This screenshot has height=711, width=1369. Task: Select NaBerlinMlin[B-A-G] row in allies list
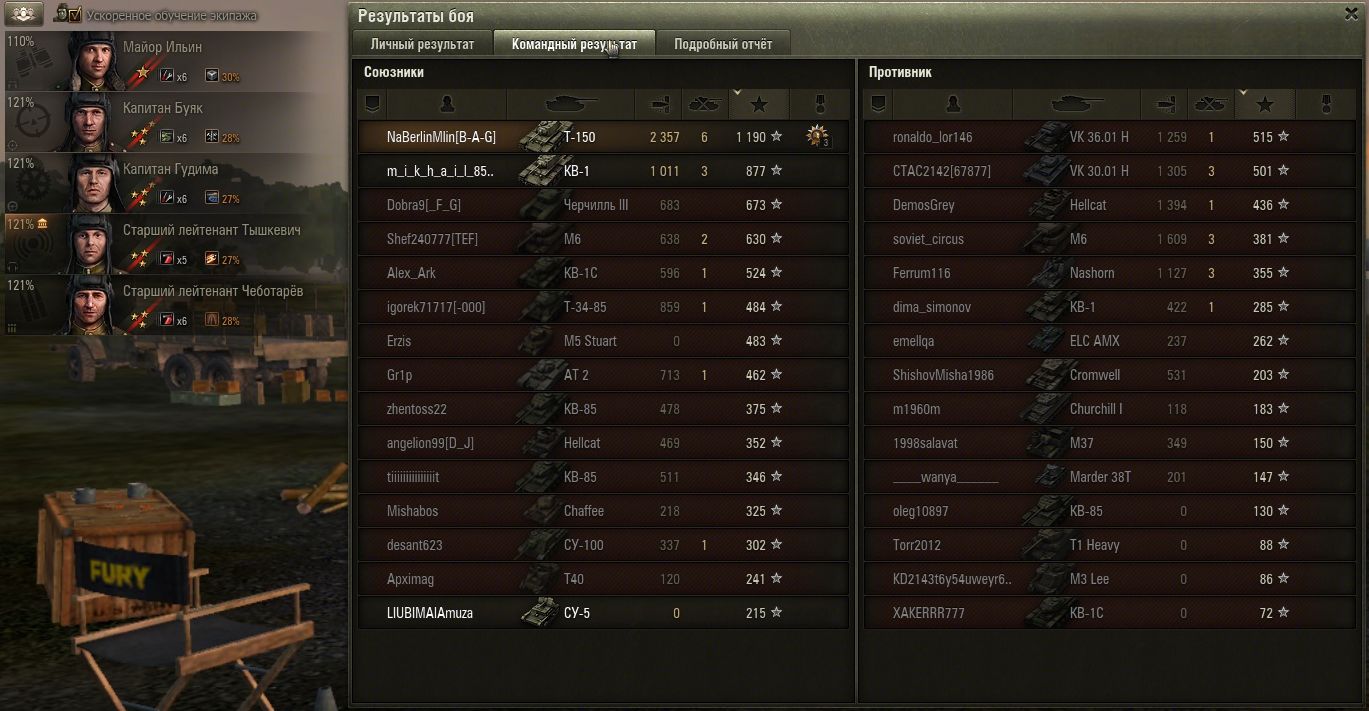tap(441, 137)
